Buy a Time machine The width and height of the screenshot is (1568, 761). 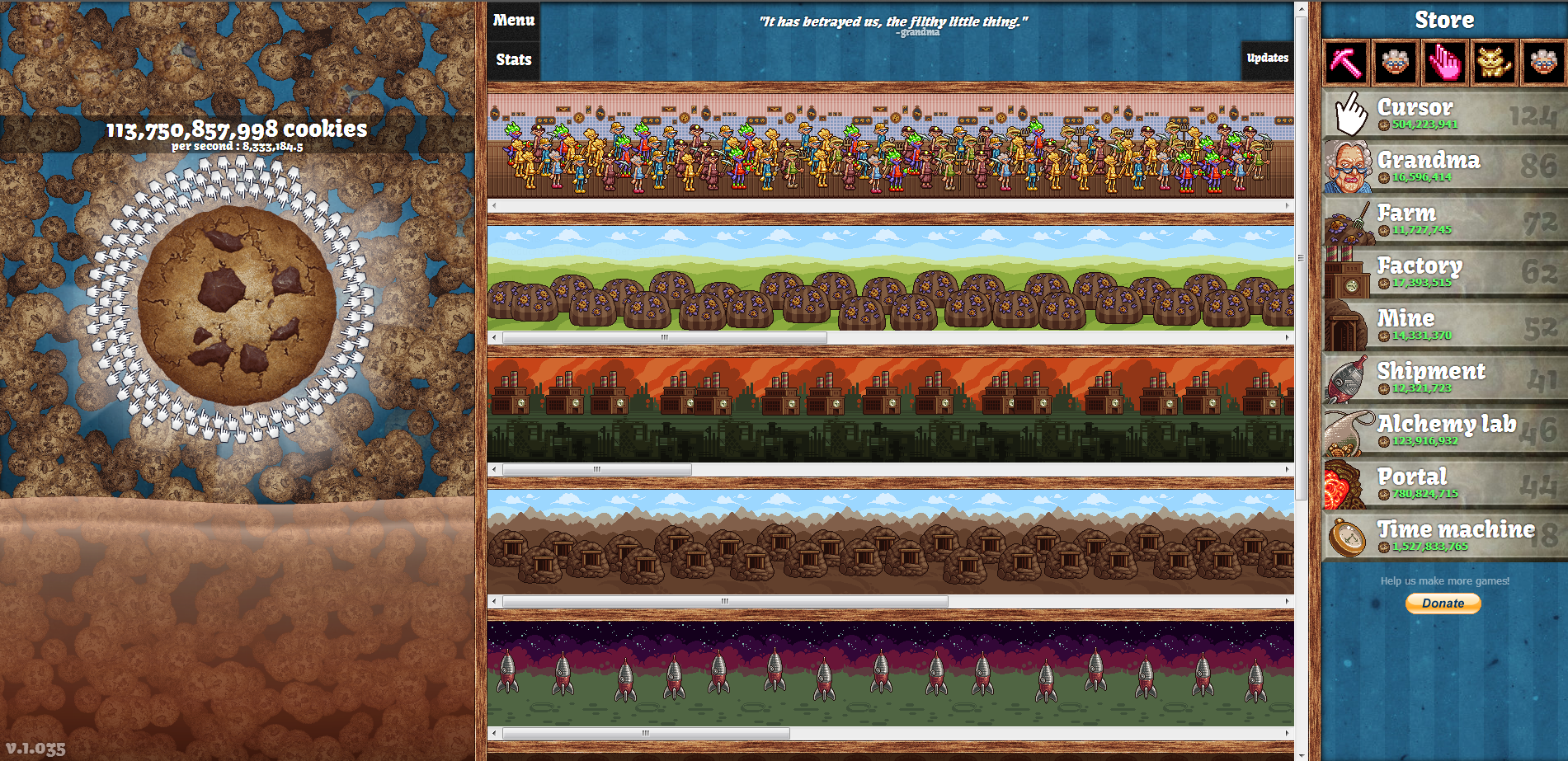click(x=1445, y=536)
